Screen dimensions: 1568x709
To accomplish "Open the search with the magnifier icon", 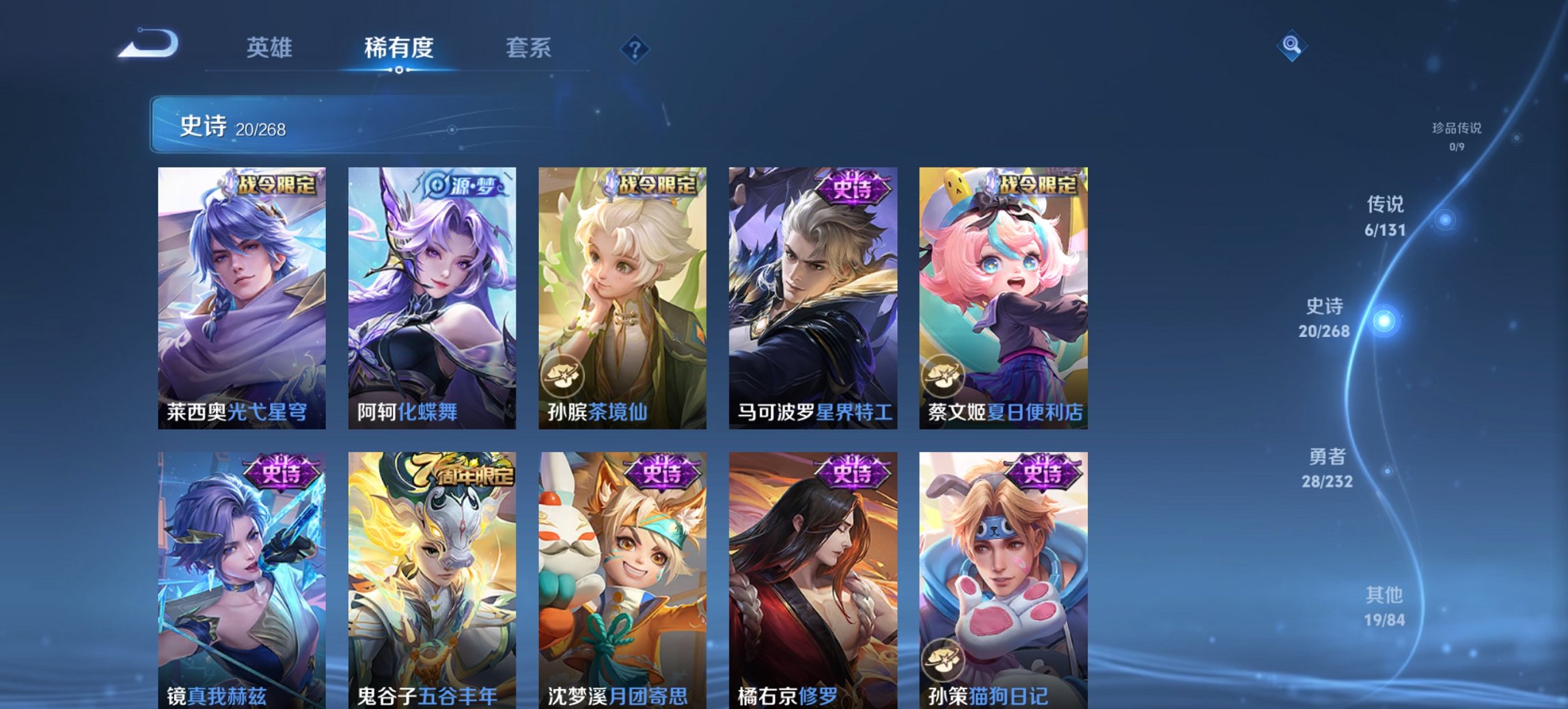I will click(x=1292, y=46).
